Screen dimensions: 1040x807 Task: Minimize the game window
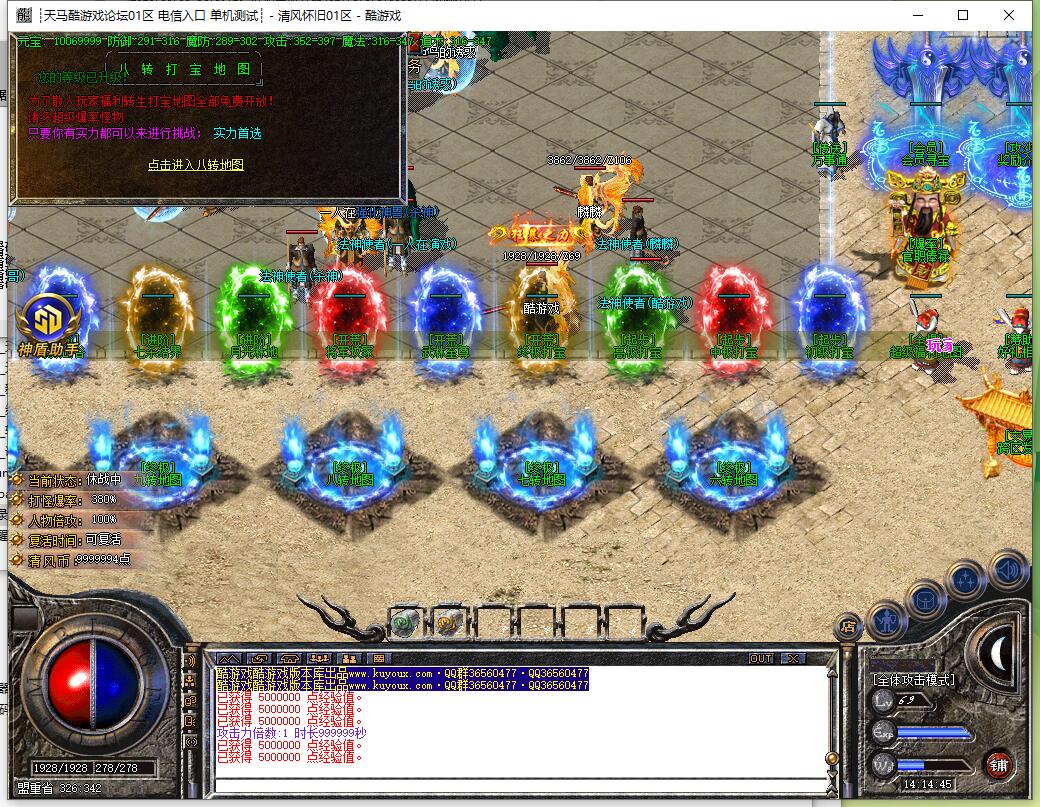point(917,15)
